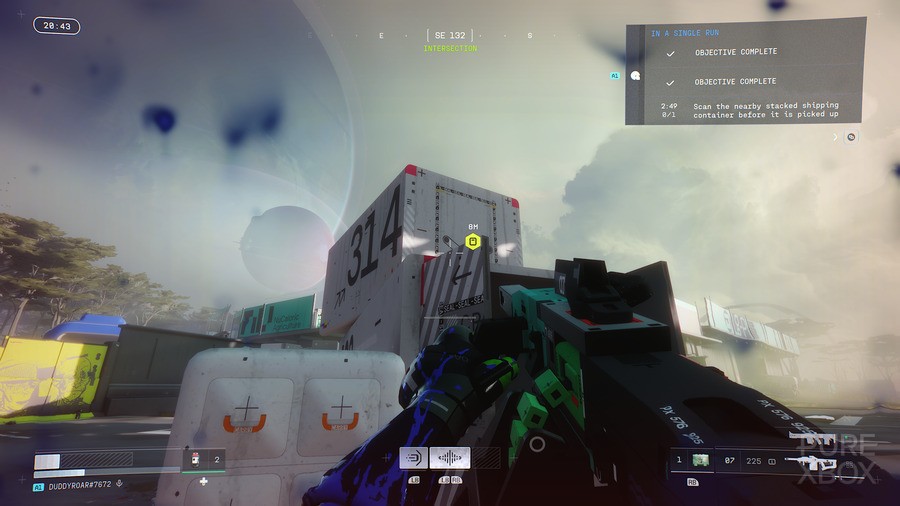Activate the sound wave ability icon

(x=450, y=458)
